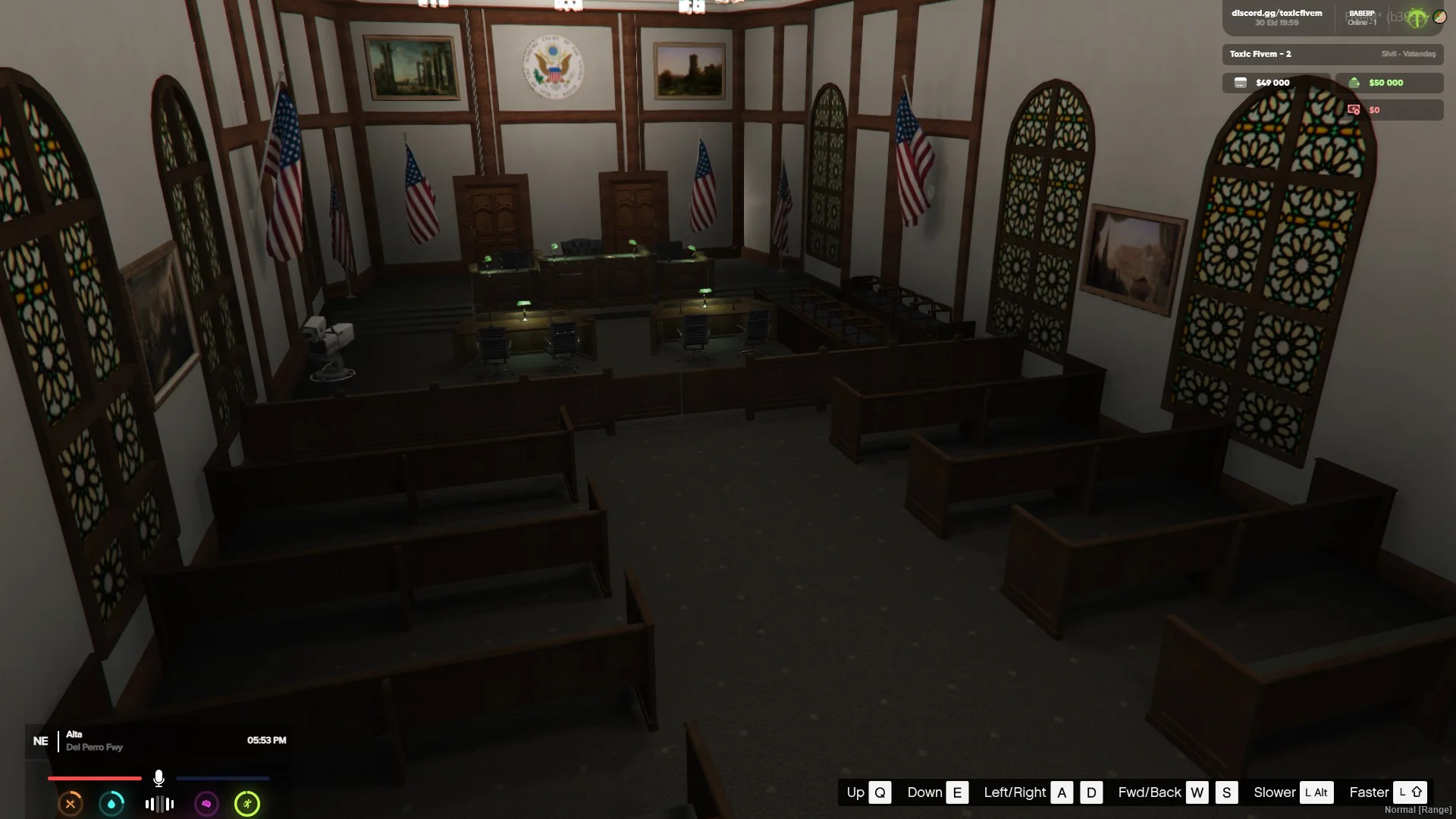1456x819 pixels.
Task: Click the red dirty money icon
Action: 1354,110
